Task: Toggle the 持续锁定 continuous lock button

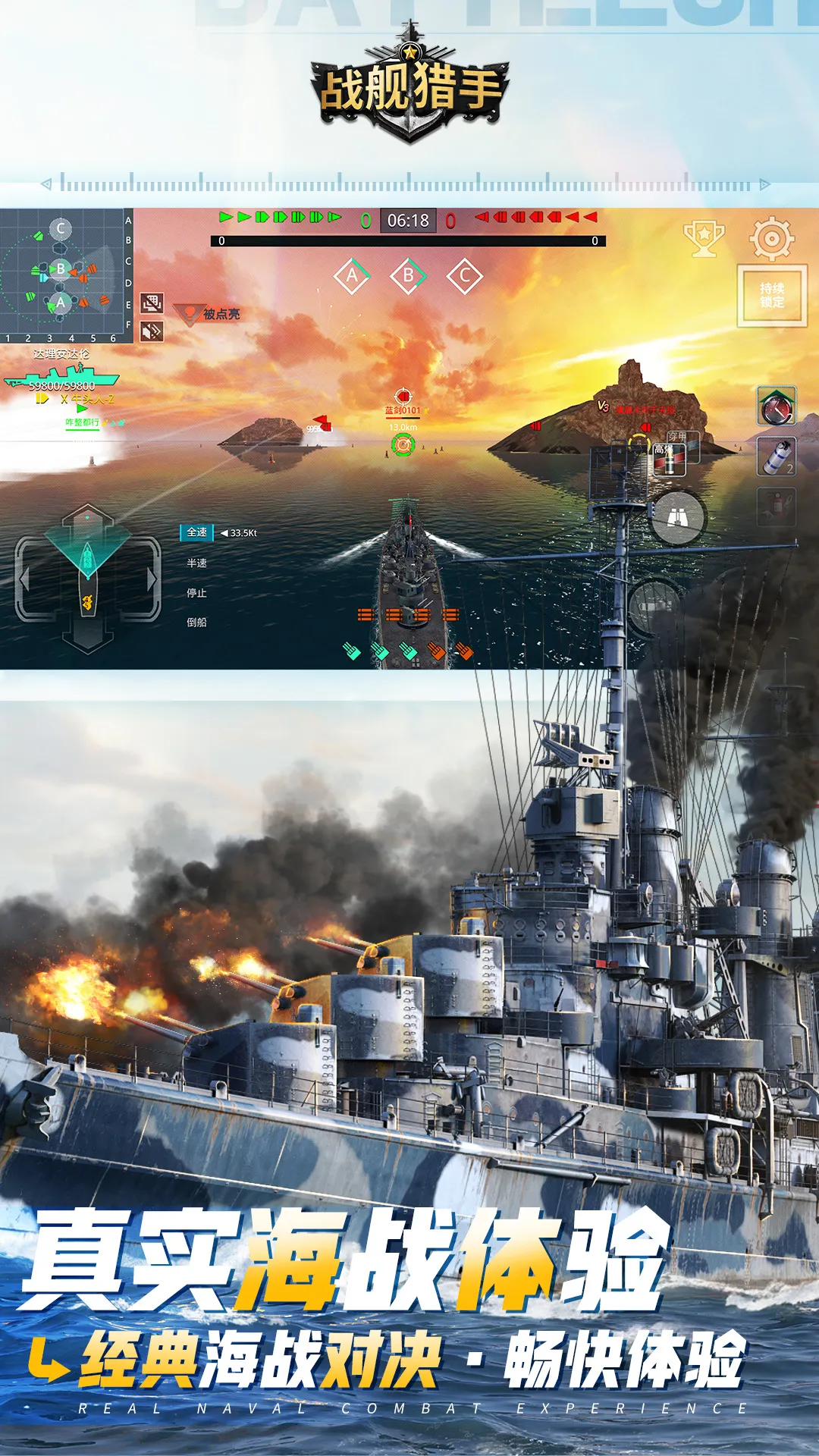Action: coord(772,296)
